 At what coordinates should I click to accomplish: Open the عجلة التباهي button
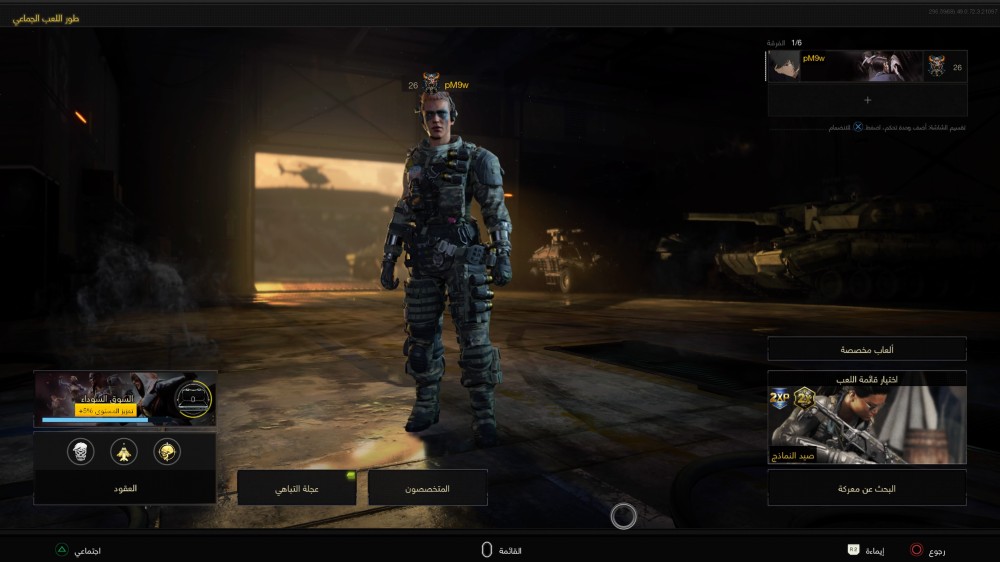coord(297,488)
